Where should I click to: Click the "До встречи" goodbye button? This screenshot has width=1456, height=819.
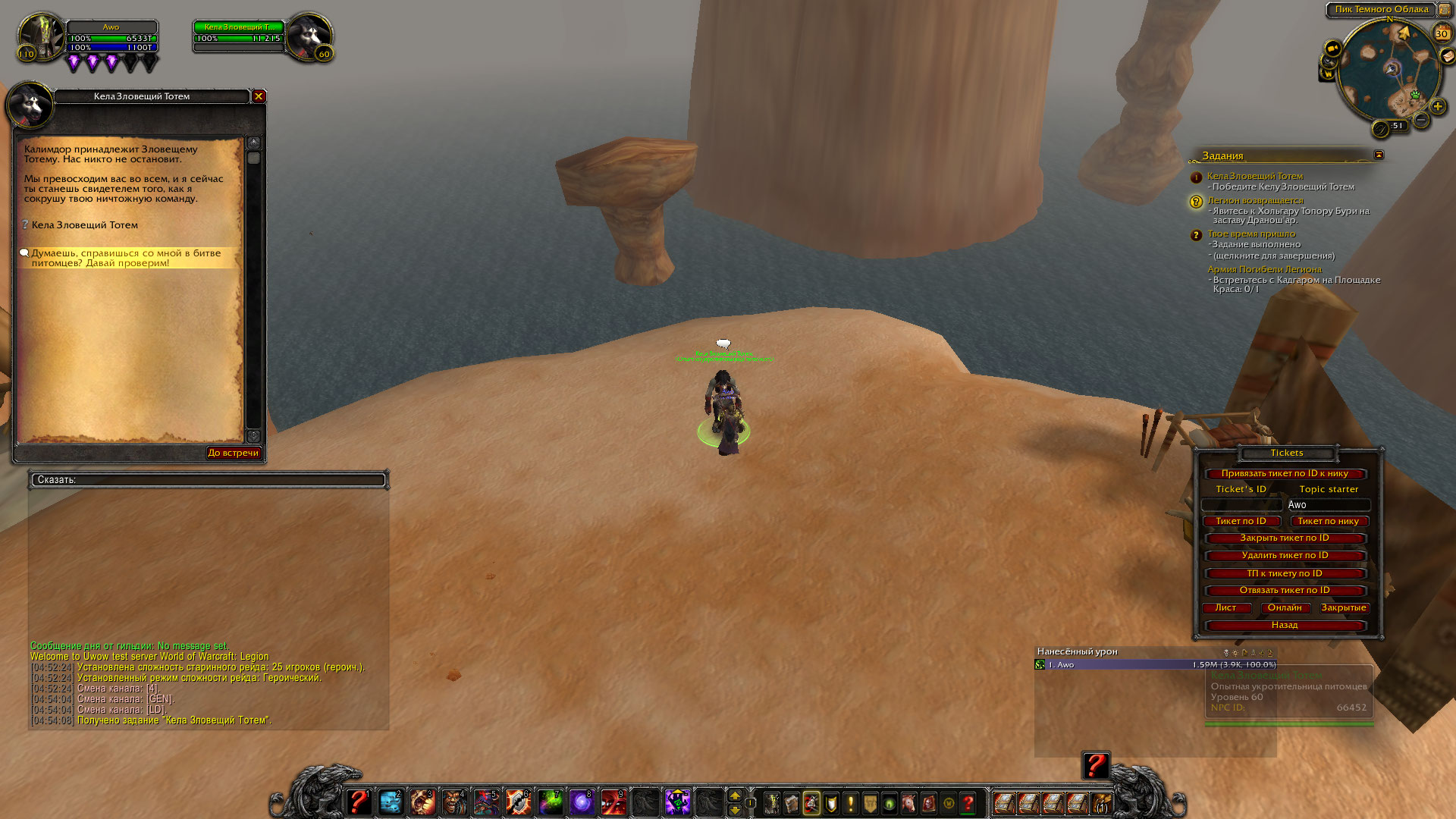234,453
